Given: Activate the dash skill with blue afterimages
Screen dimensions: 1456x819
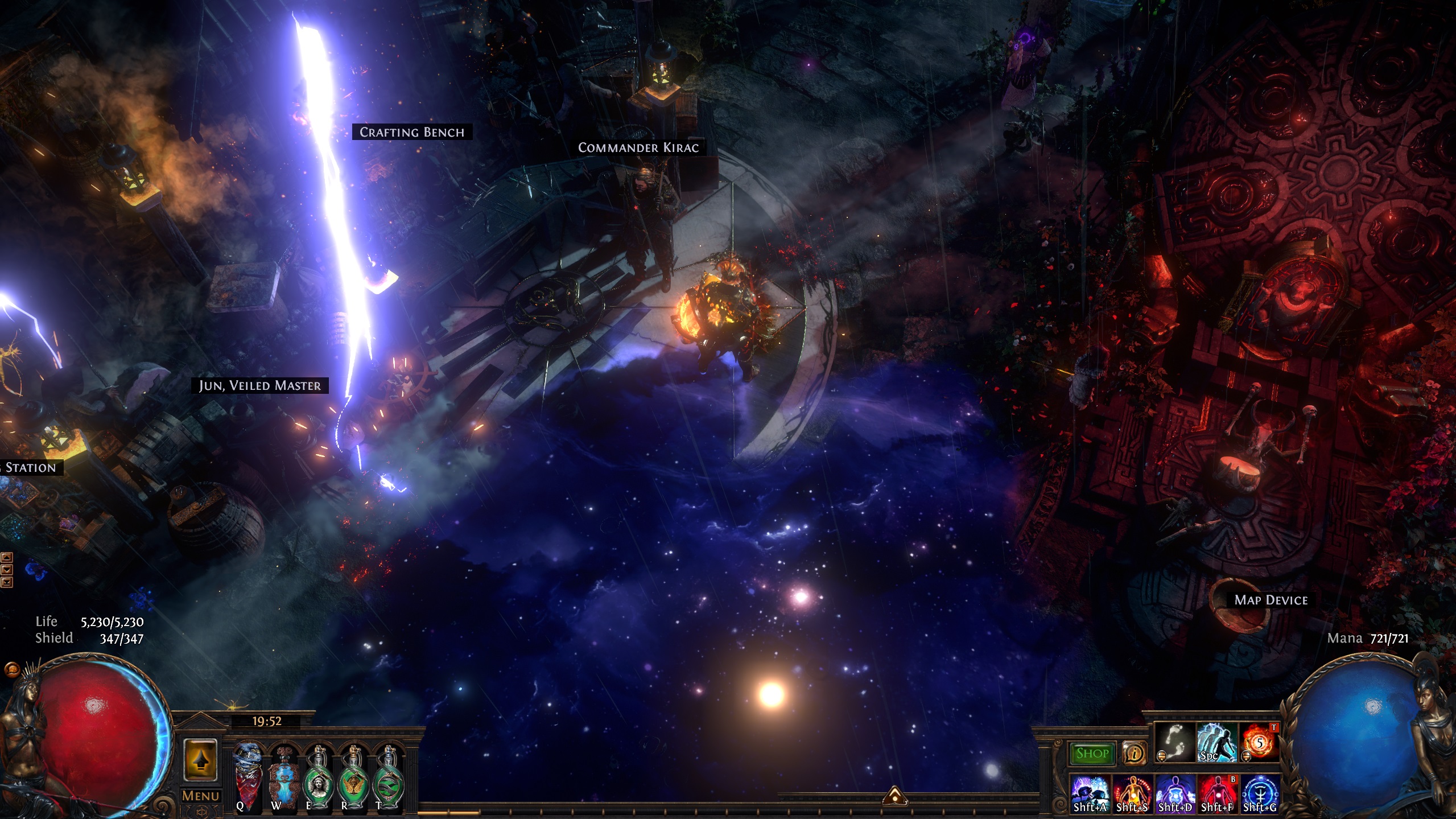Looking at the screenshot, I should (1217, 742).
